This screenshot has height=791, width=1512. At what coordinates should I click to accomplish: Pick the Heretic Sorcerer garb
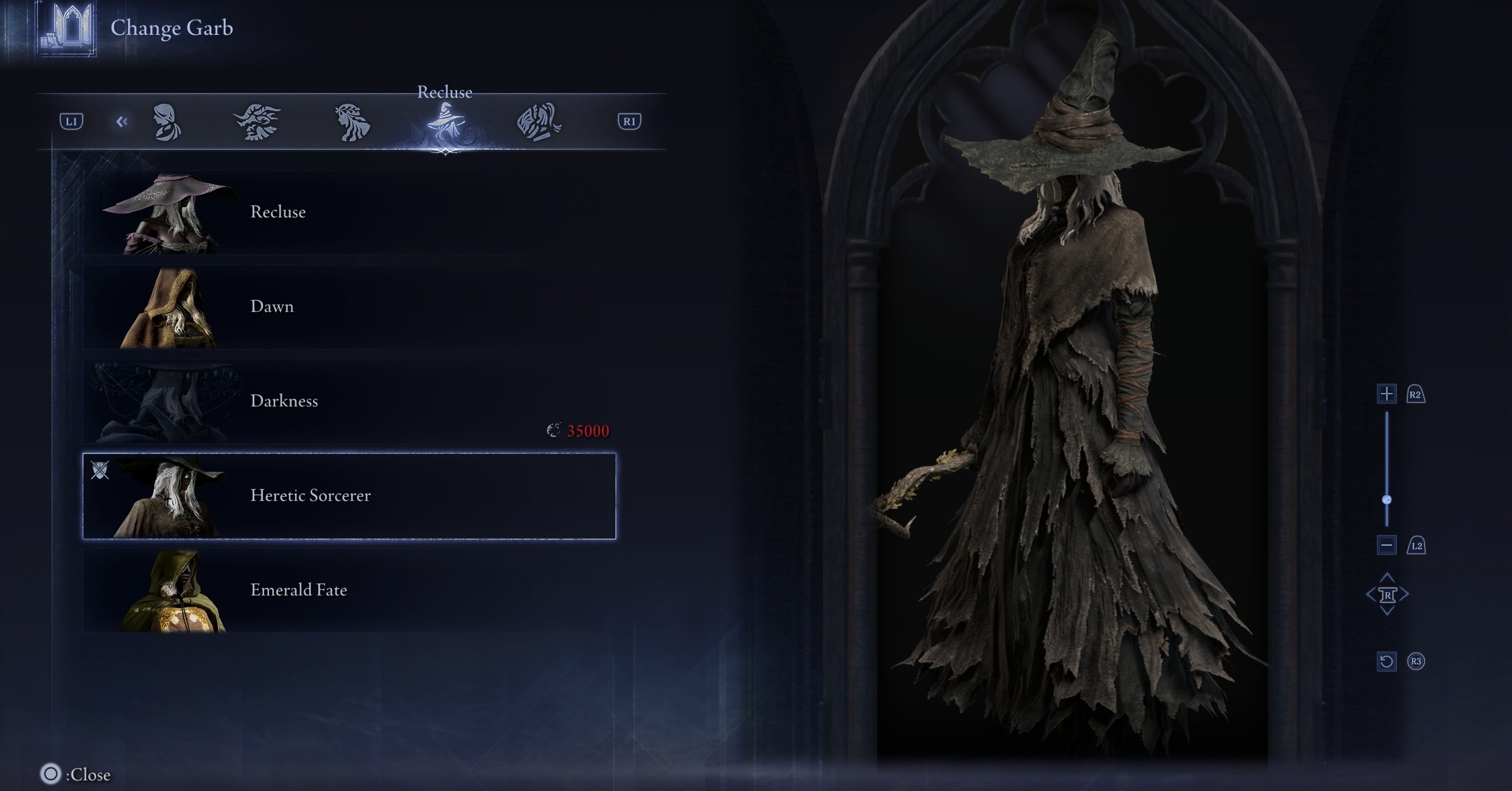click(x=348, y=496)
